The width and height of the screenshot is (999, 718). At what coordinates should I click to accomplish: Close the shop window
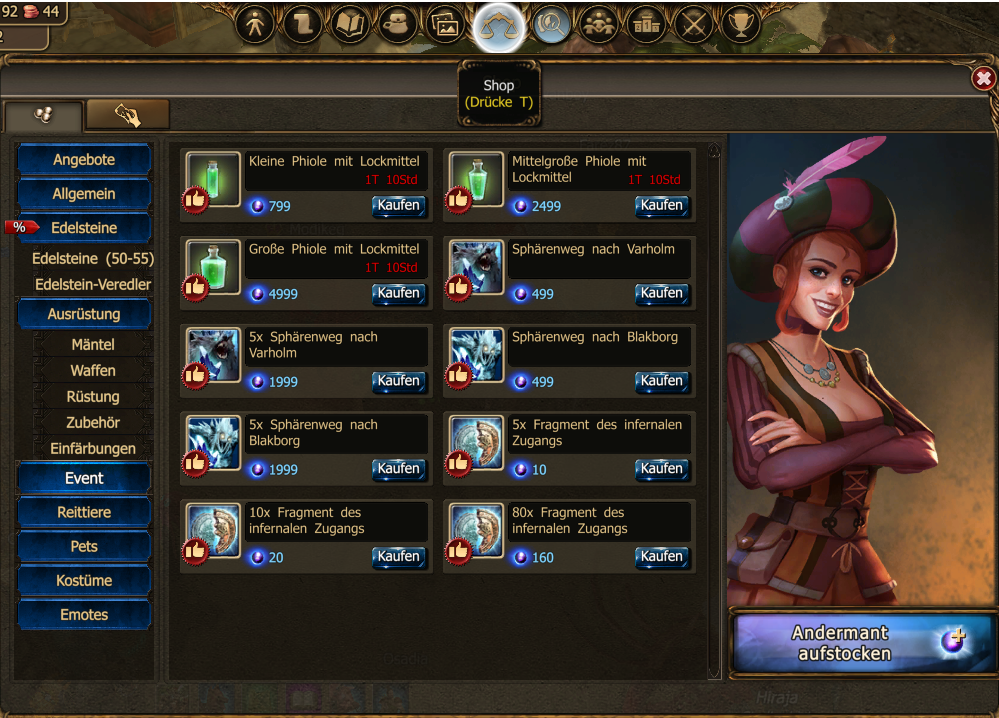(x=983, y=79)
